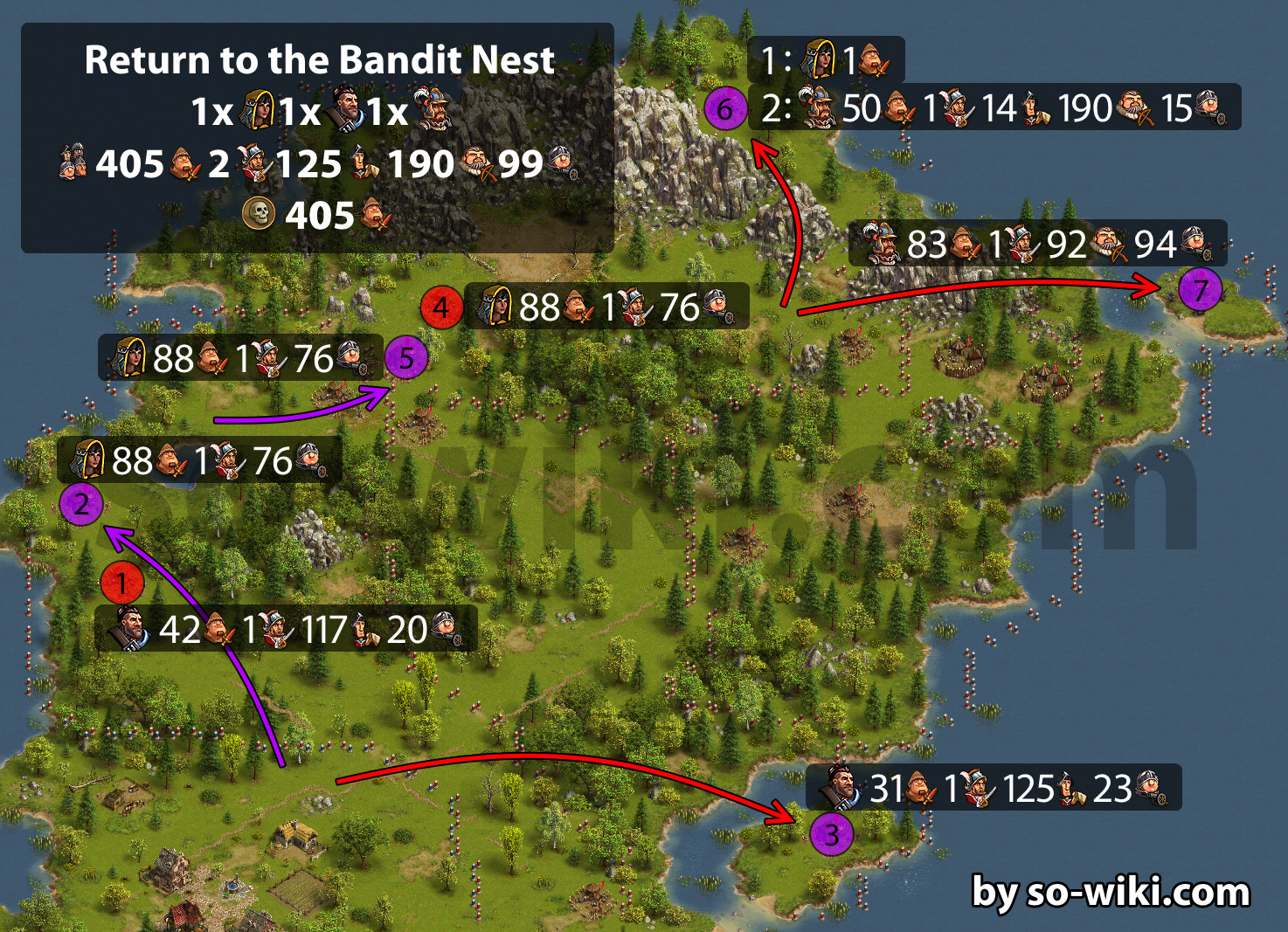
Task: Click the purple marker numbered 2
Action: pyautogui.click(x=81, y=504)
